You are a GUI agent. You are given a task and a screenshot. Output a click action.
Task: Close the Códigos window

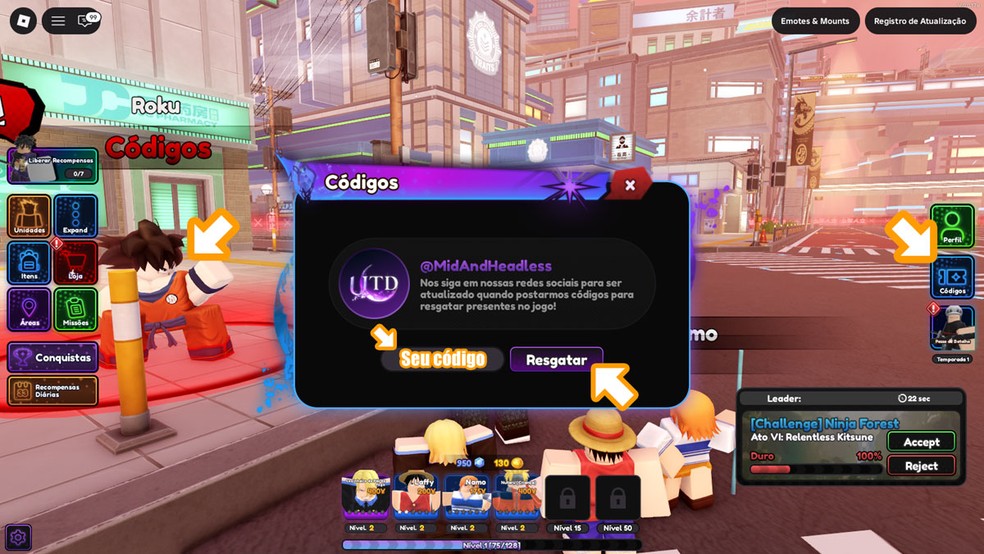pos(630,185)
